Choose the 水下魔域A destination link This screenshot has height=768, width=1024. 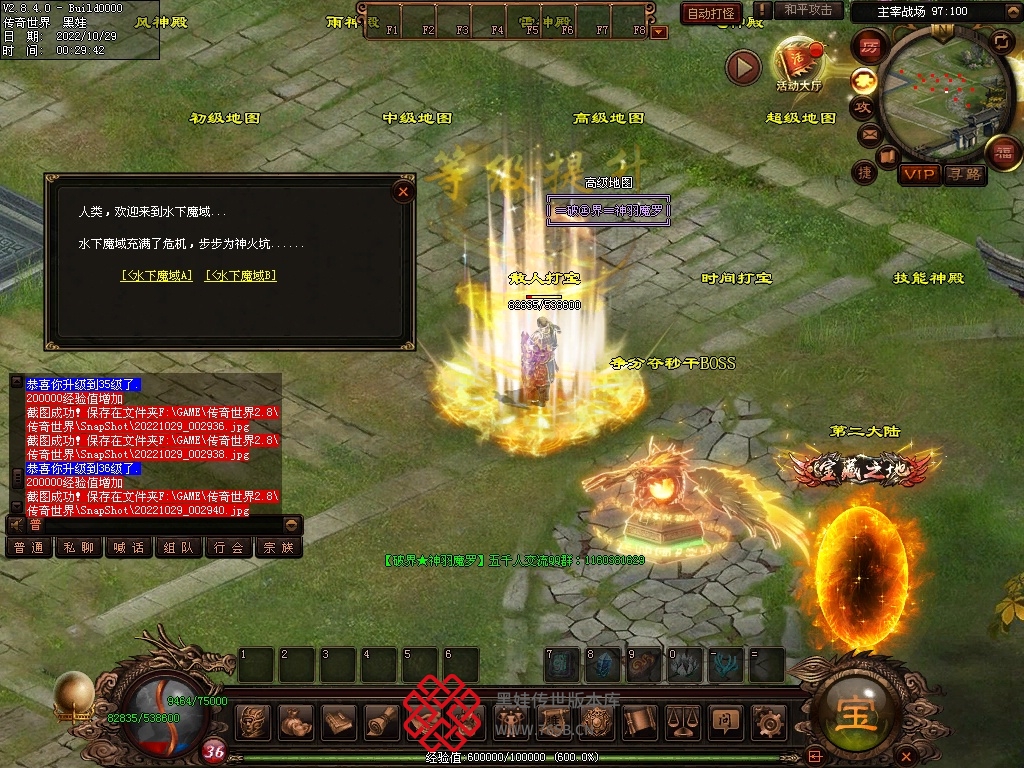pos(156,275)
